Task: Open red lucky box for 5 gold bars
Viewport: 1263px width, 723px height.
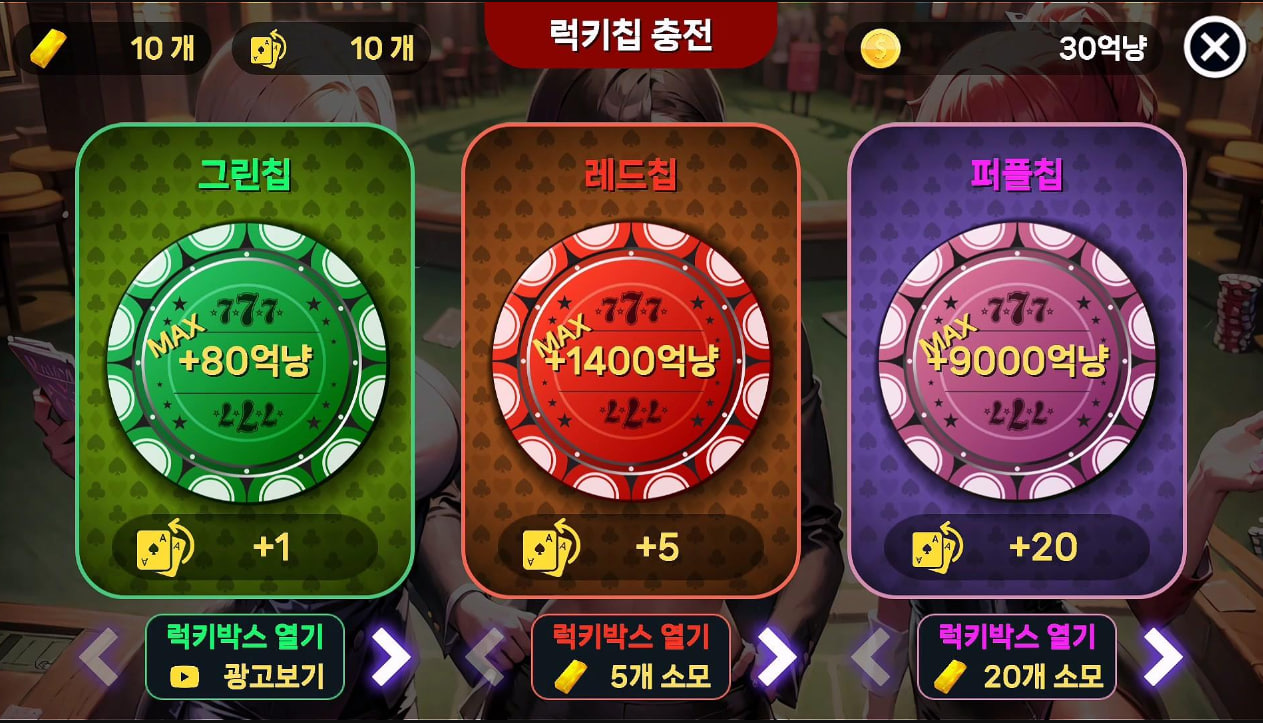Action: [631, 657]
